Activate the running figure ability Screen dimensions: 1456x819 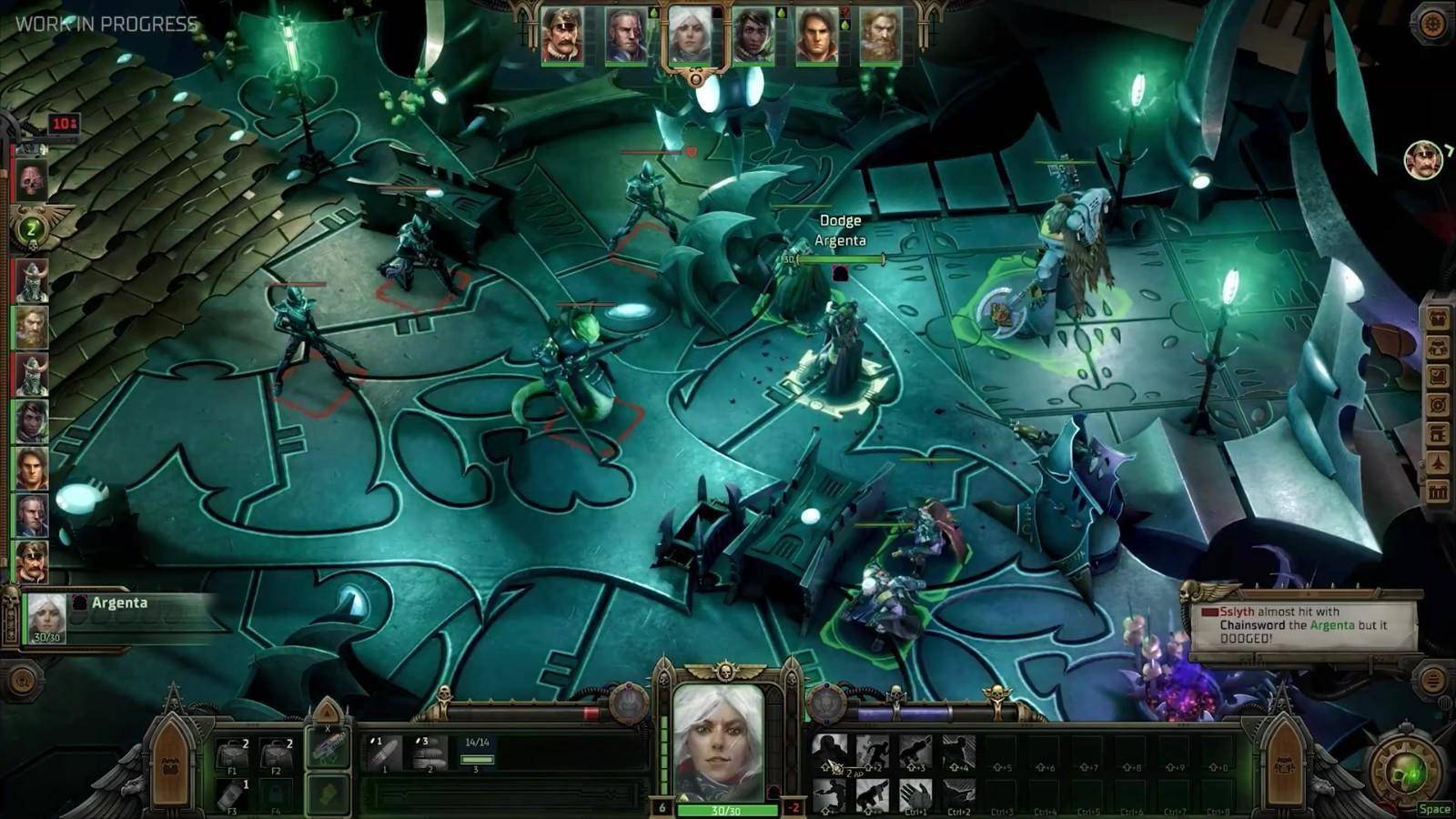(872, 753)
